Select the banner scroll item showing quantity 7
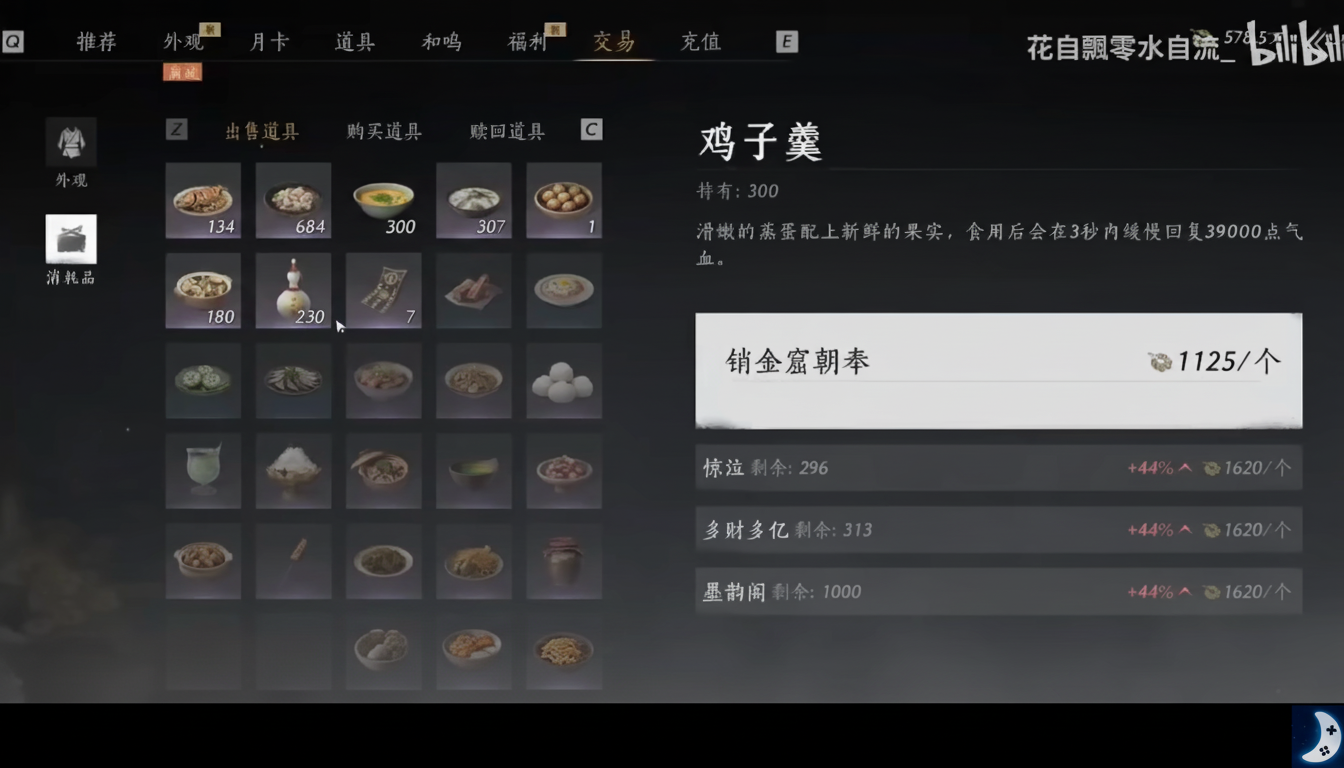1344x768 pixels. point(383,291)
